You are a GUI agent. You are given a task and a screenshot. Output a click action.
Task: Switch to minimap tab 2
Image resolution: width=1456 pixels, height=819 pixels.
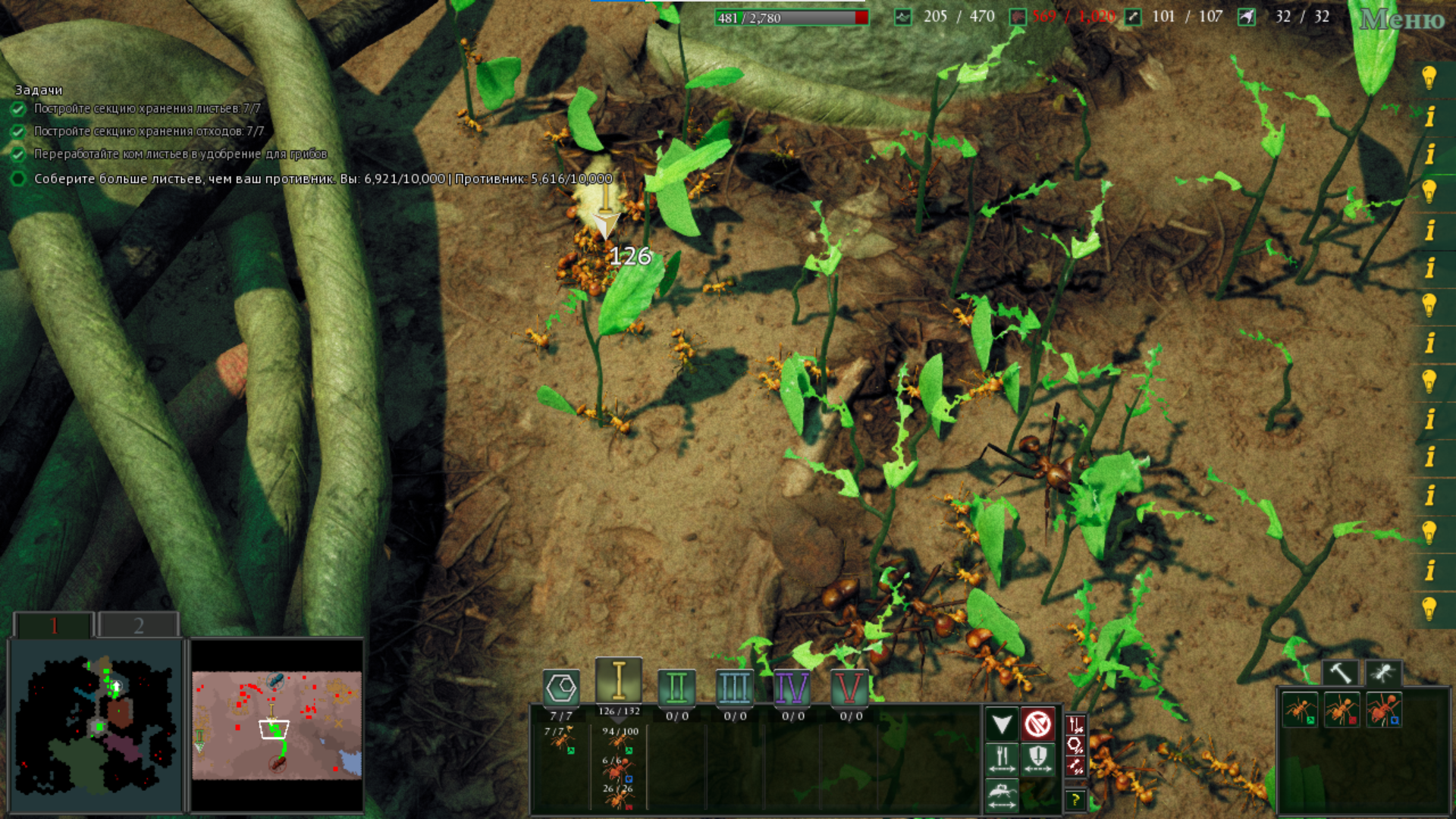point(138,626)
